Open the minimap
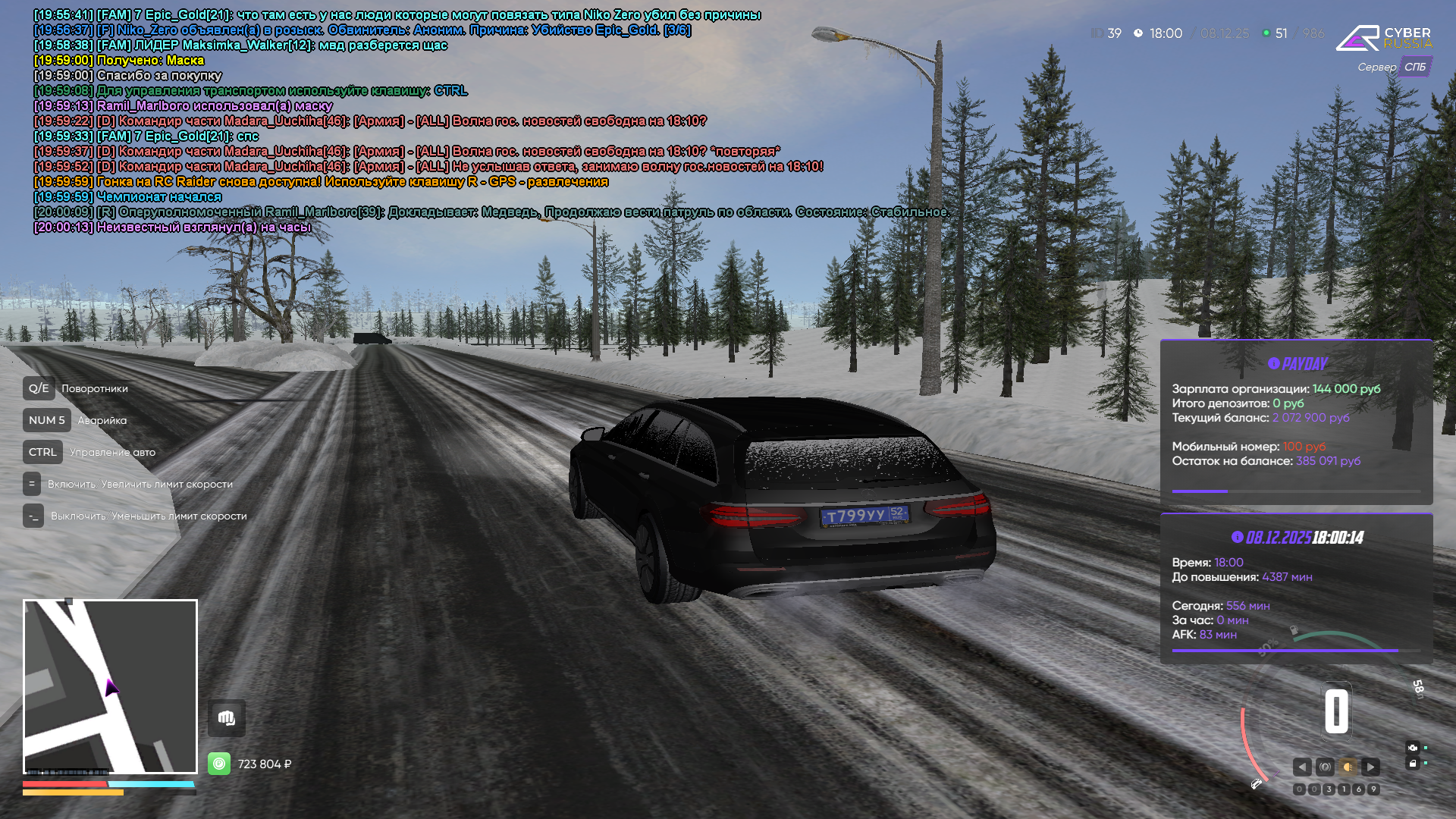The image size is (1456, 819). click(110, 686)
